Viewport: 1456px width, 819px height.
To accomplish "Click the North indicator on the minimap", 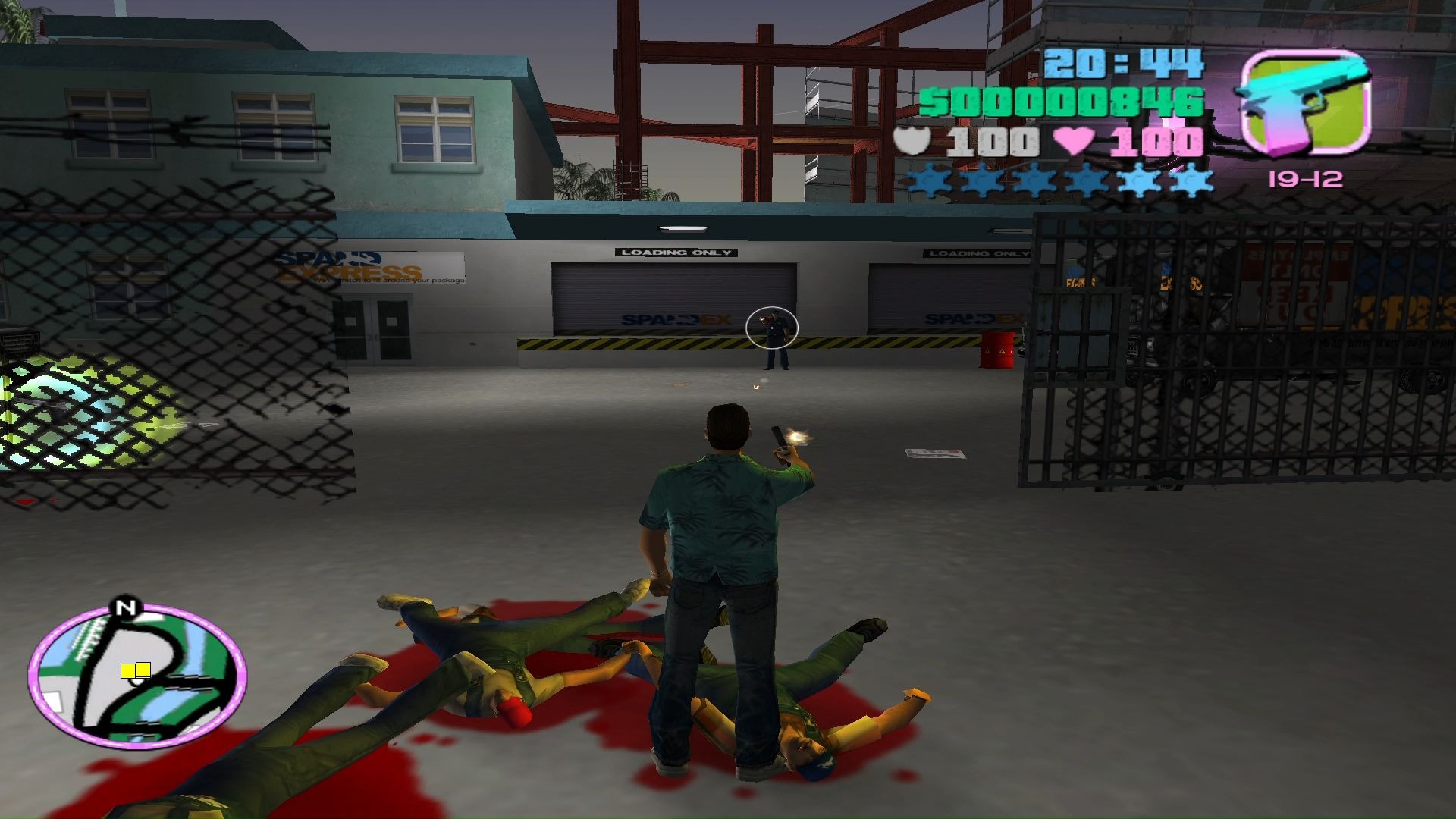I will tap(126, 607).
